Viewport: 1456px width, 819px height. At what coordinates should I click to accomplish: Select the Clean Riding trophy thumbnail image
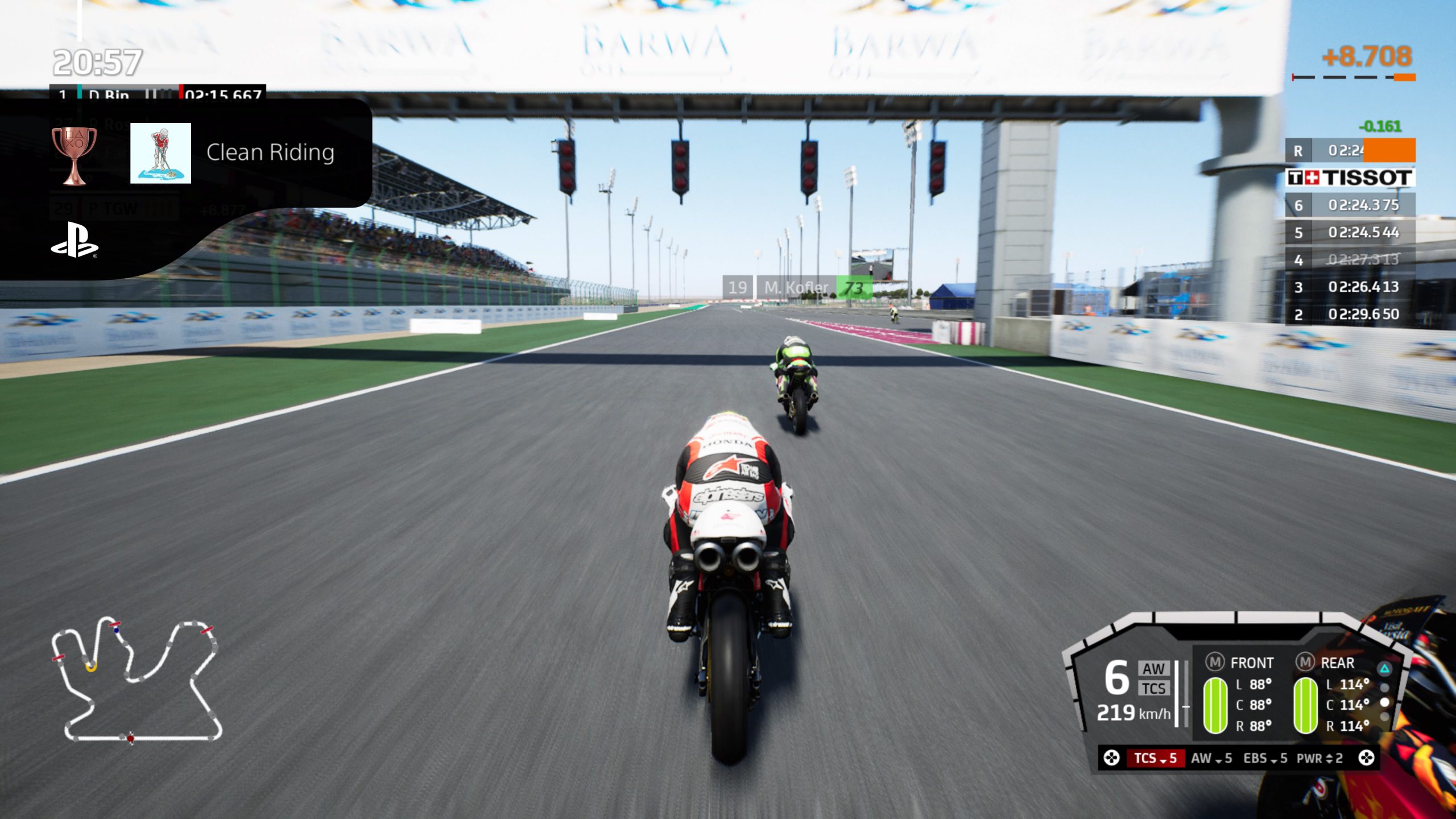coord(160,153)
